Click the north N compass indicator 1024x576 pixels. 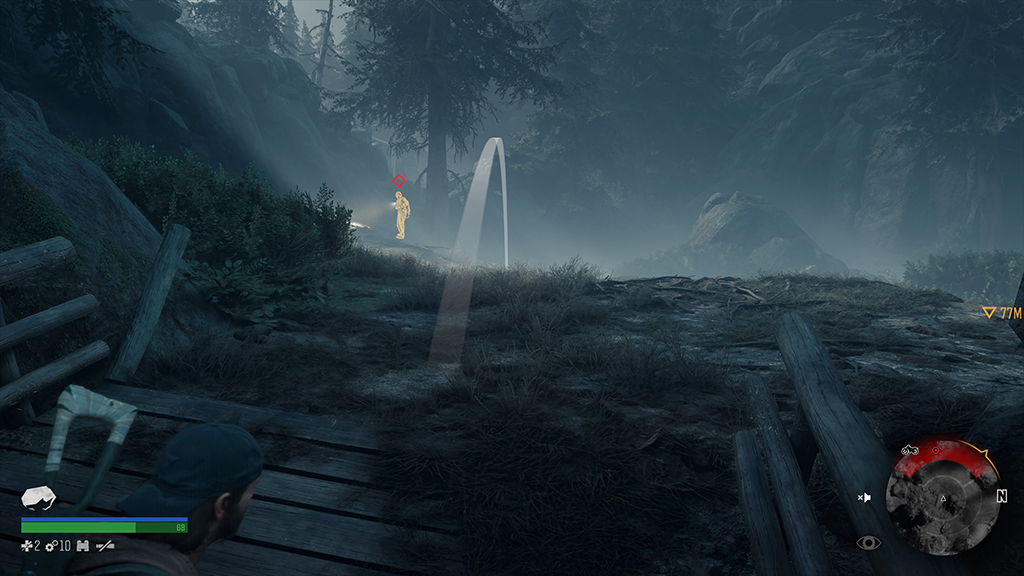1001,495
